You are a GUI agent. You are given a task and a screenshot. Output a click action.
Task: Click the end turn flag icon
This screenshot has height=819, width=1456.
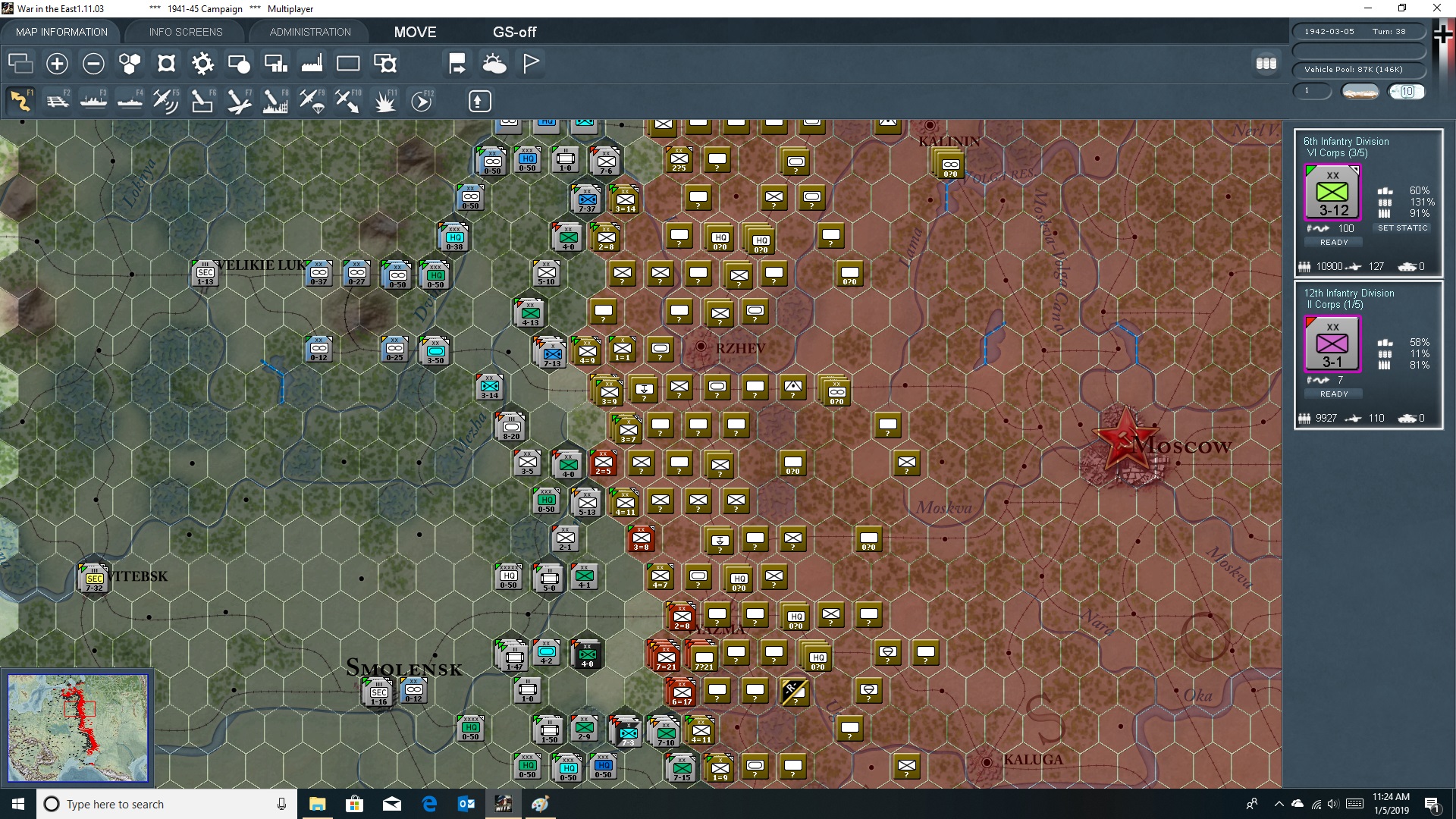(x=529, y=63)
